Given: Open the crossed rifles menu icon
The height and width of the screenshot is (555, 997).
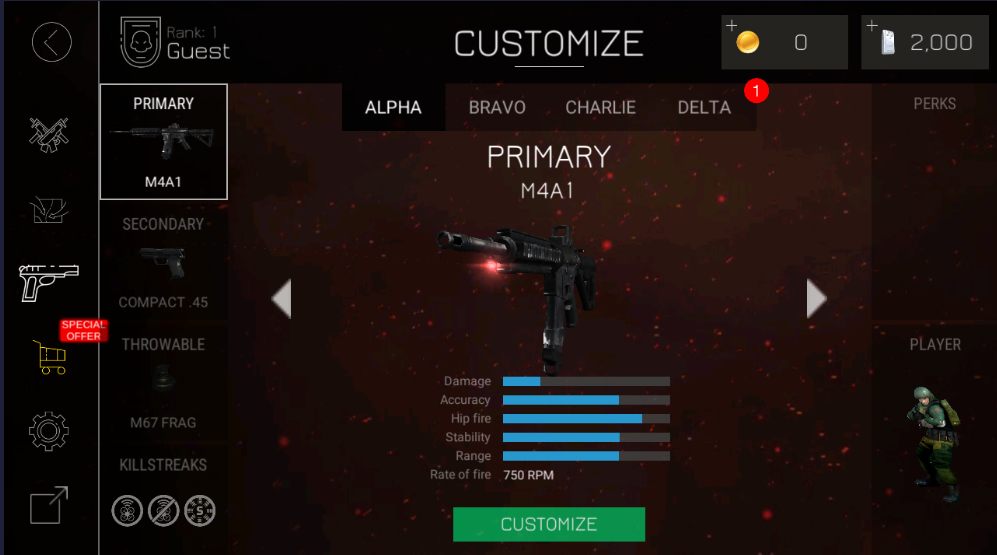Looking at the screenshot, I should tap(48, 132).
